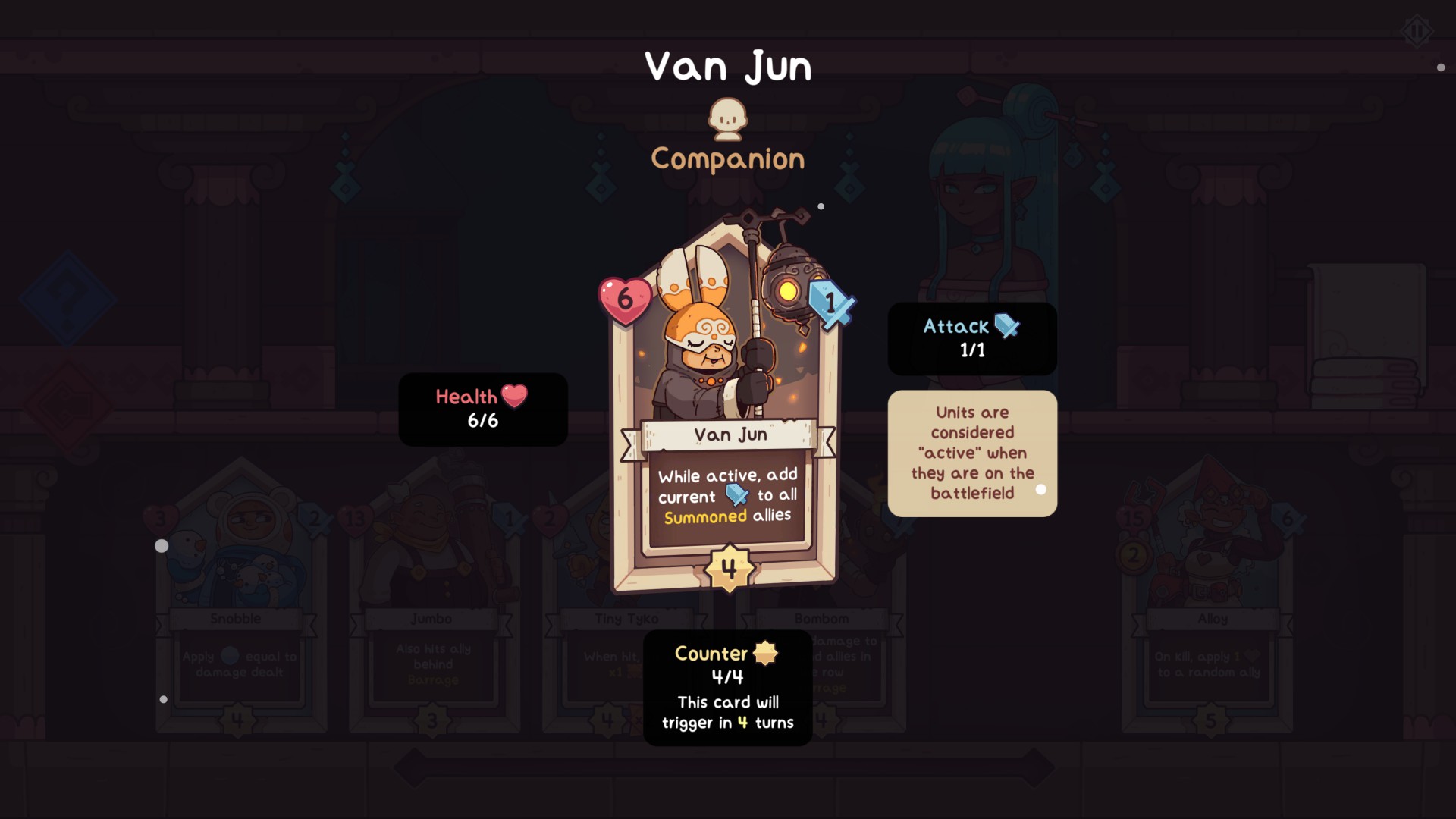The height and width of the screenshot is (819, 1456).
Task: Click the sword icon in the Attack tooltip
Action: (x=1006, y=326)
